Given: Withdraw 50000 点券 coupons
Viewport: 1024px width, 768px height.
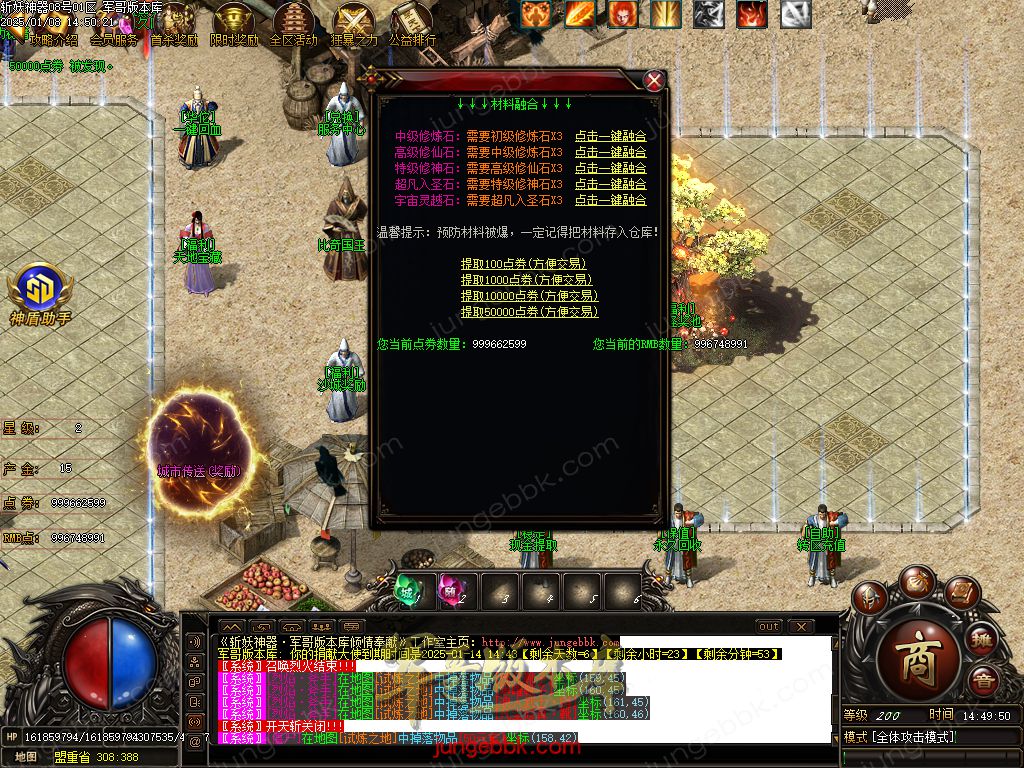Looking at the screenshot, I should 529,312.
